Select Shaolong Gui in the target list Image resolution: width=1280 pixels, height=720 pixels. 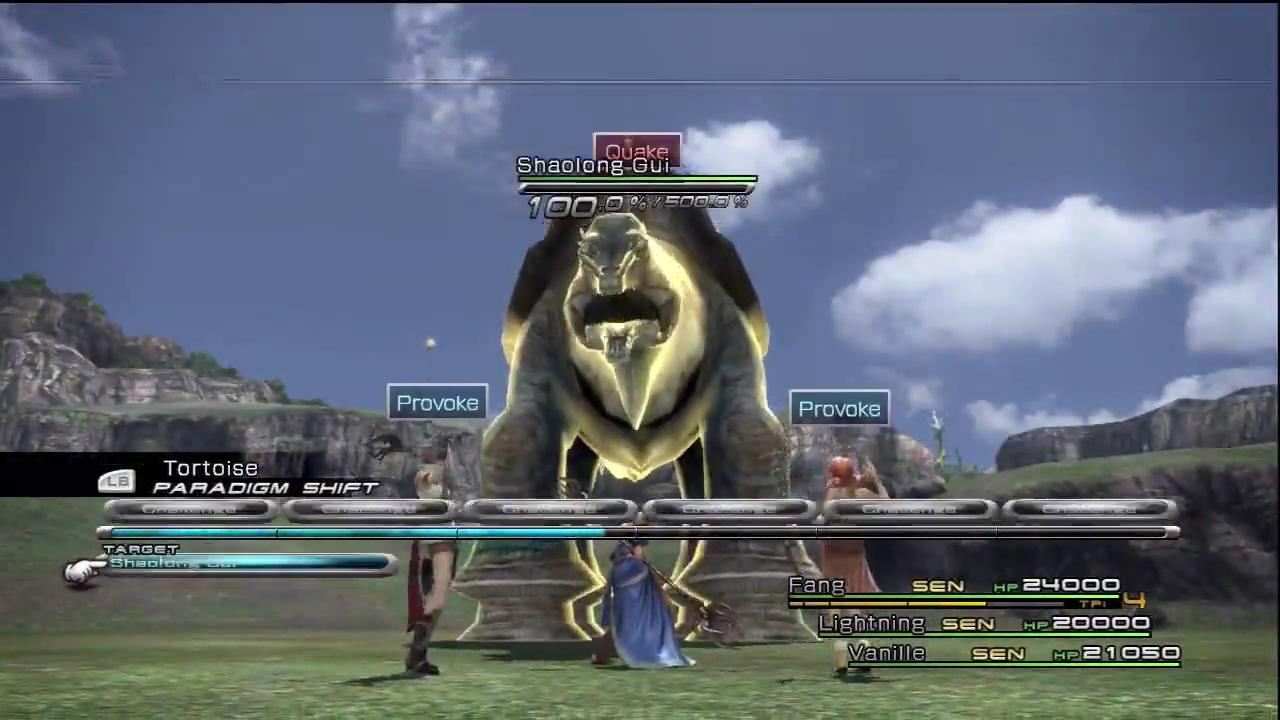point(248,564)
